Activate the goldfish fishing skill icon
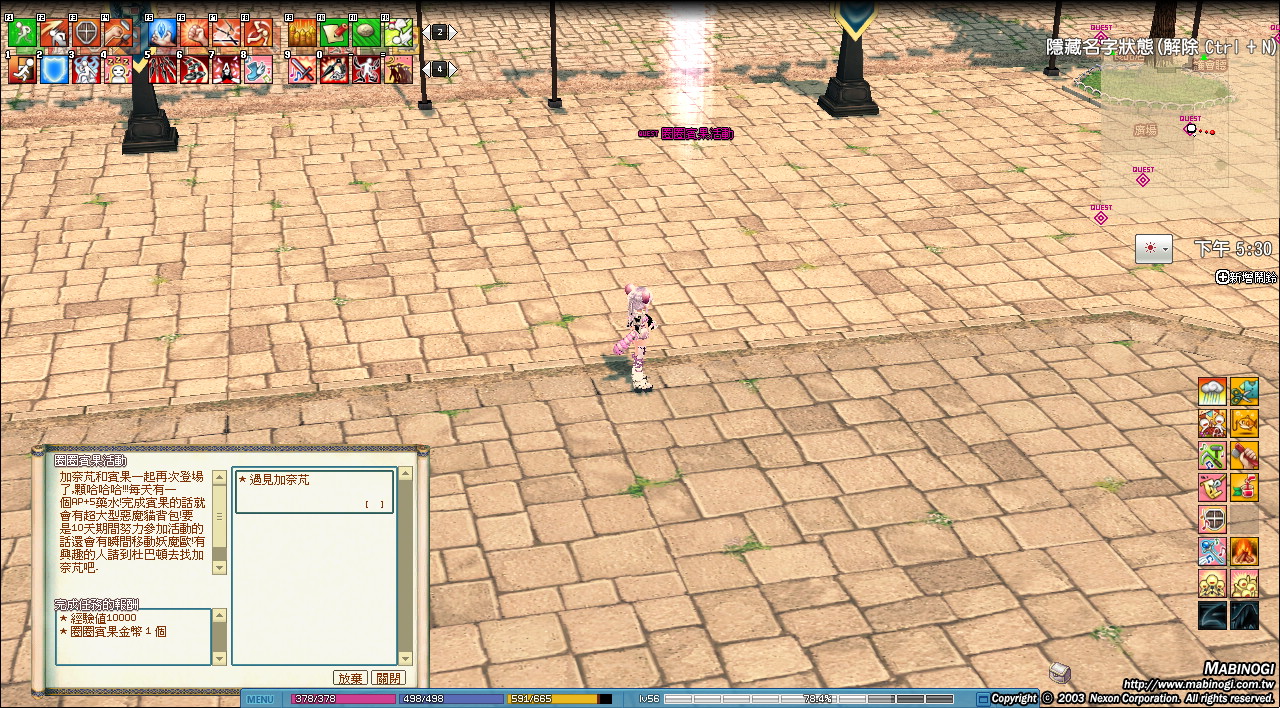The height and width of the screenshot is (708, 1280). coord(1244,423)
